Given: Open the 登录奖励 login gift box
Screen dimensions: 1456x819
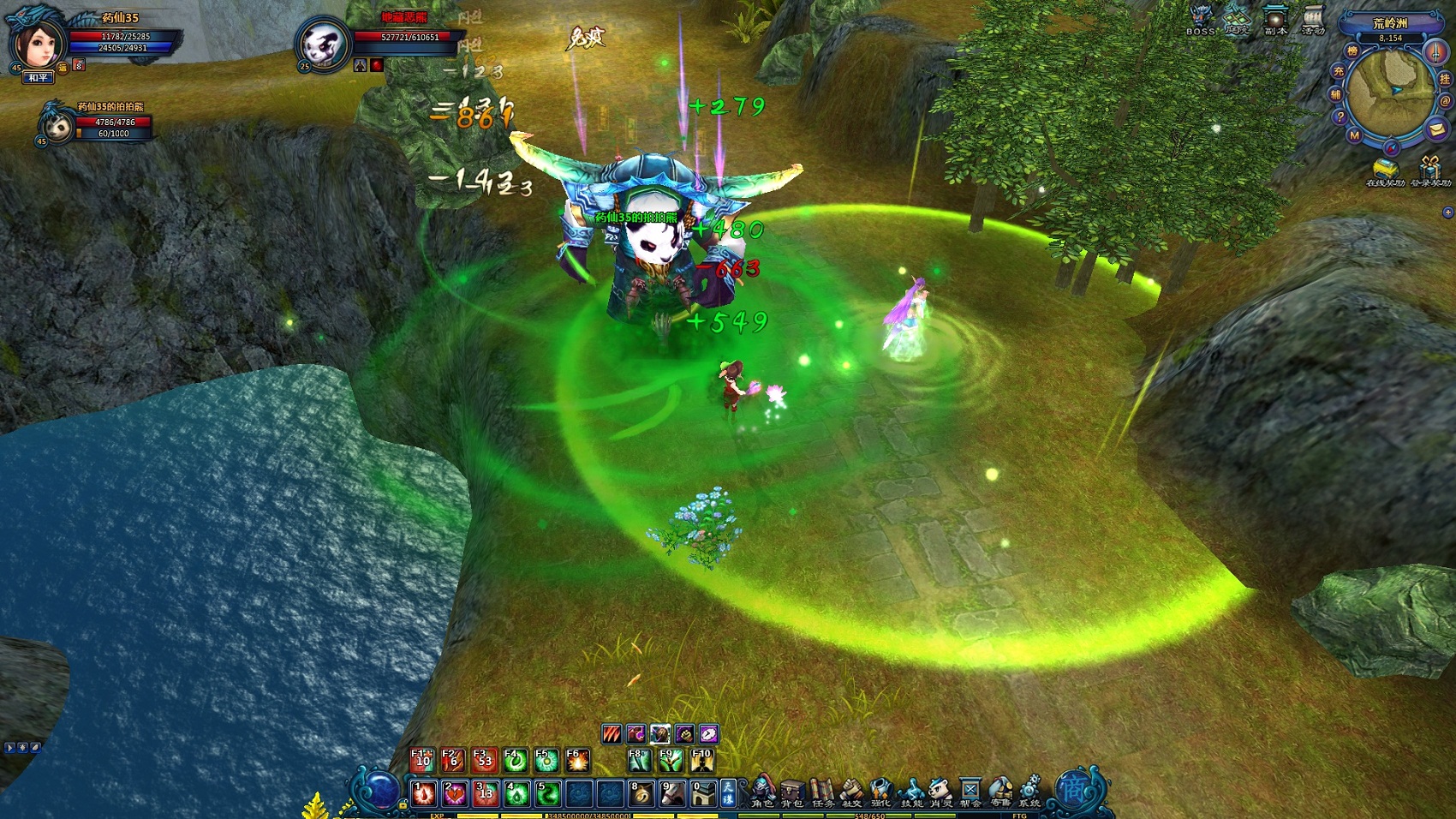Looking at the screenshot, I should coord(1430,170).
